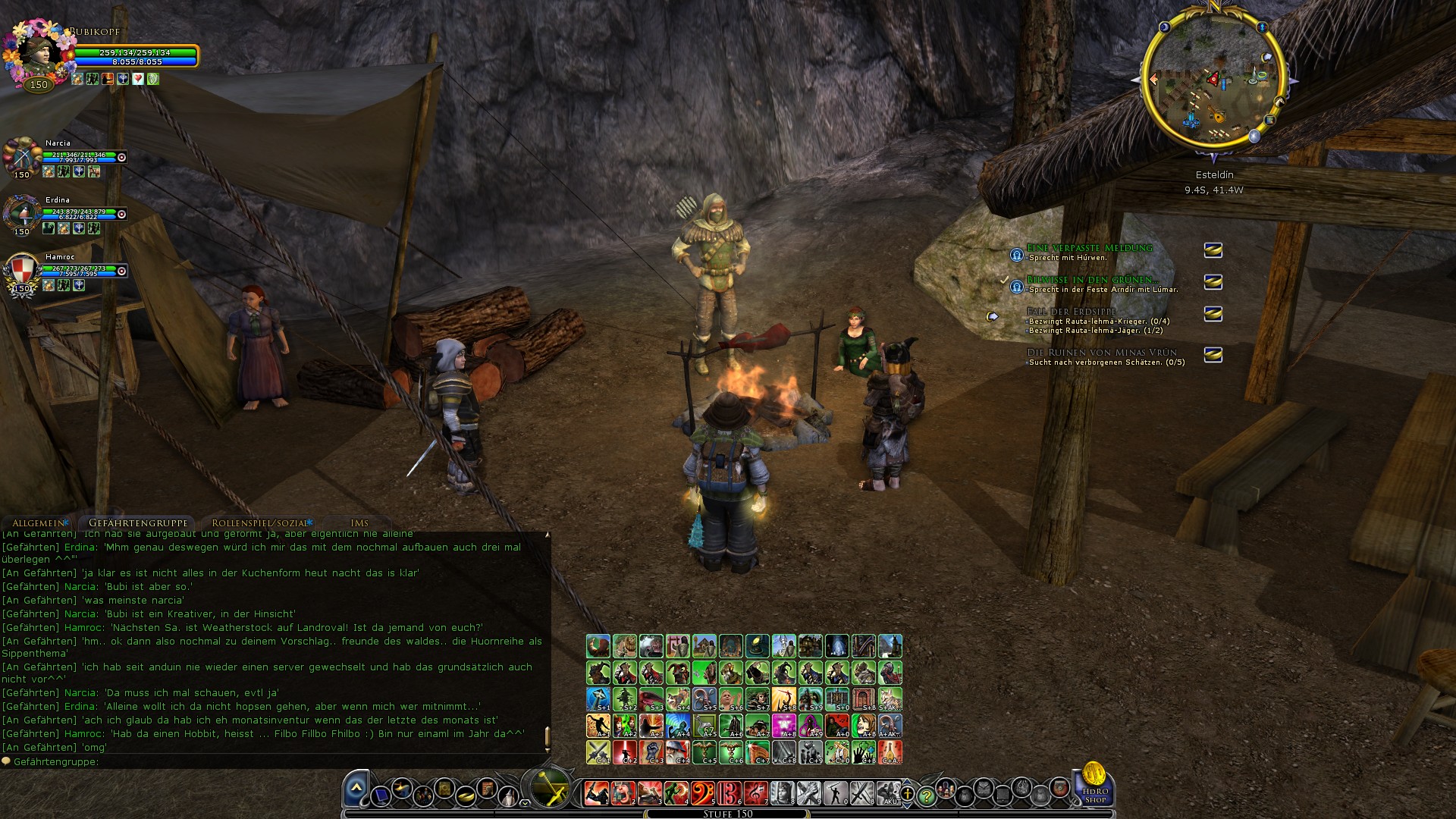1456x819 pixels.
Task: Click Bubikopf's green health bar
Action: (x=136, y=55)
